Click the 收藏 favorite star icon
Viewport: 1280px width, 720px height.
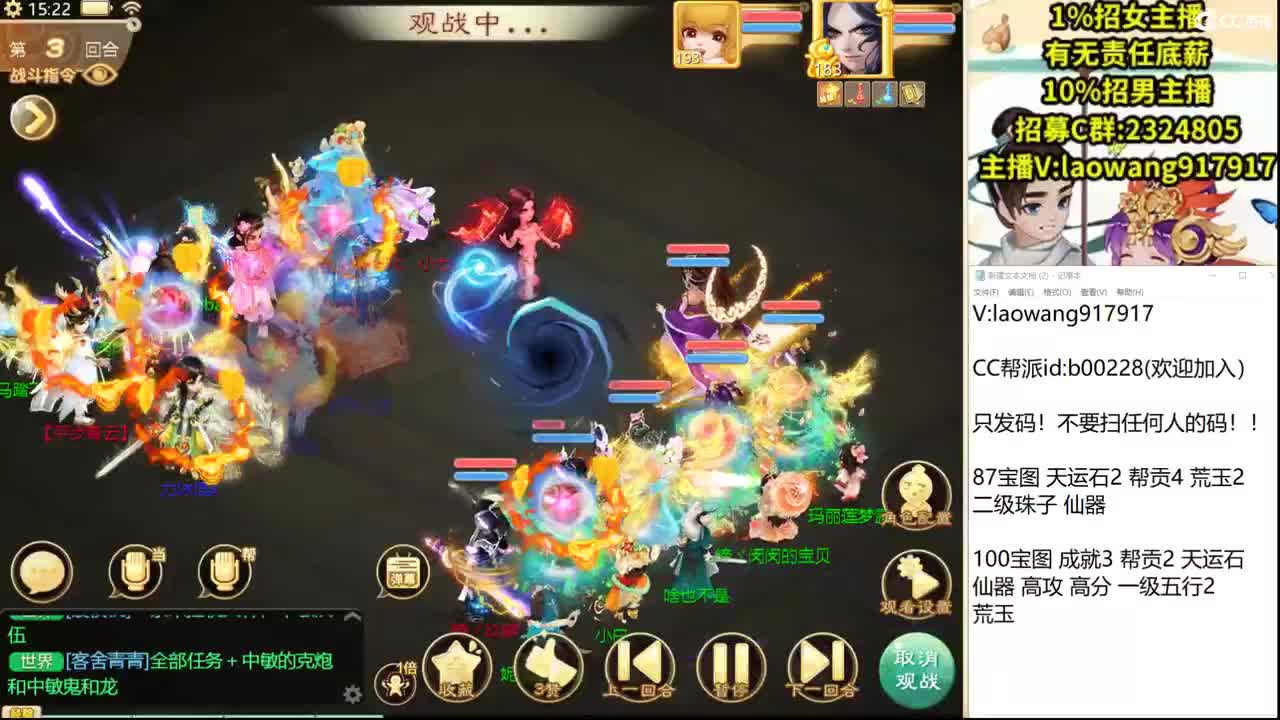point(456,660)
